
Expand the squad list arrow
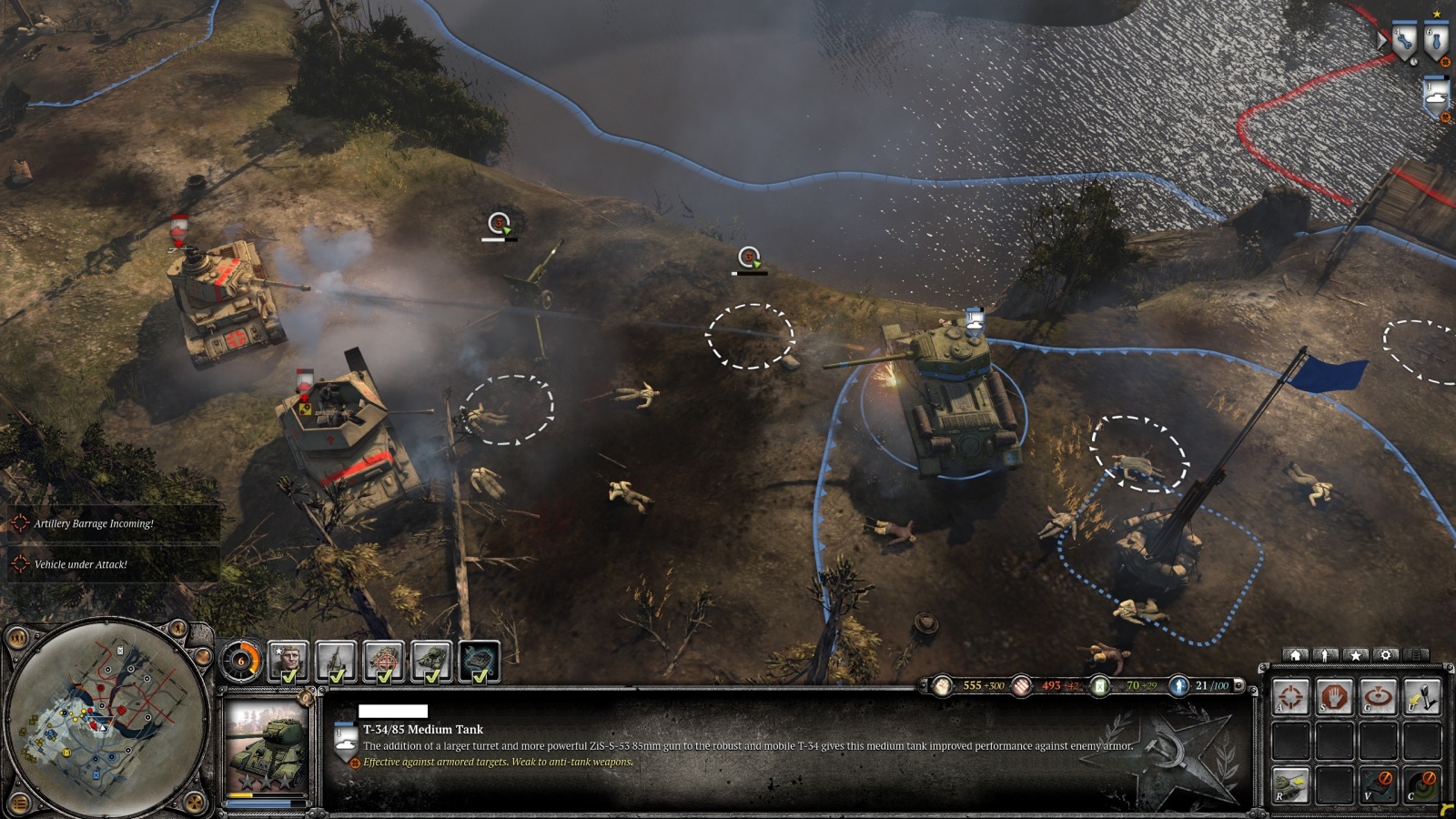pyautogui.click(x=1383, y=40)
